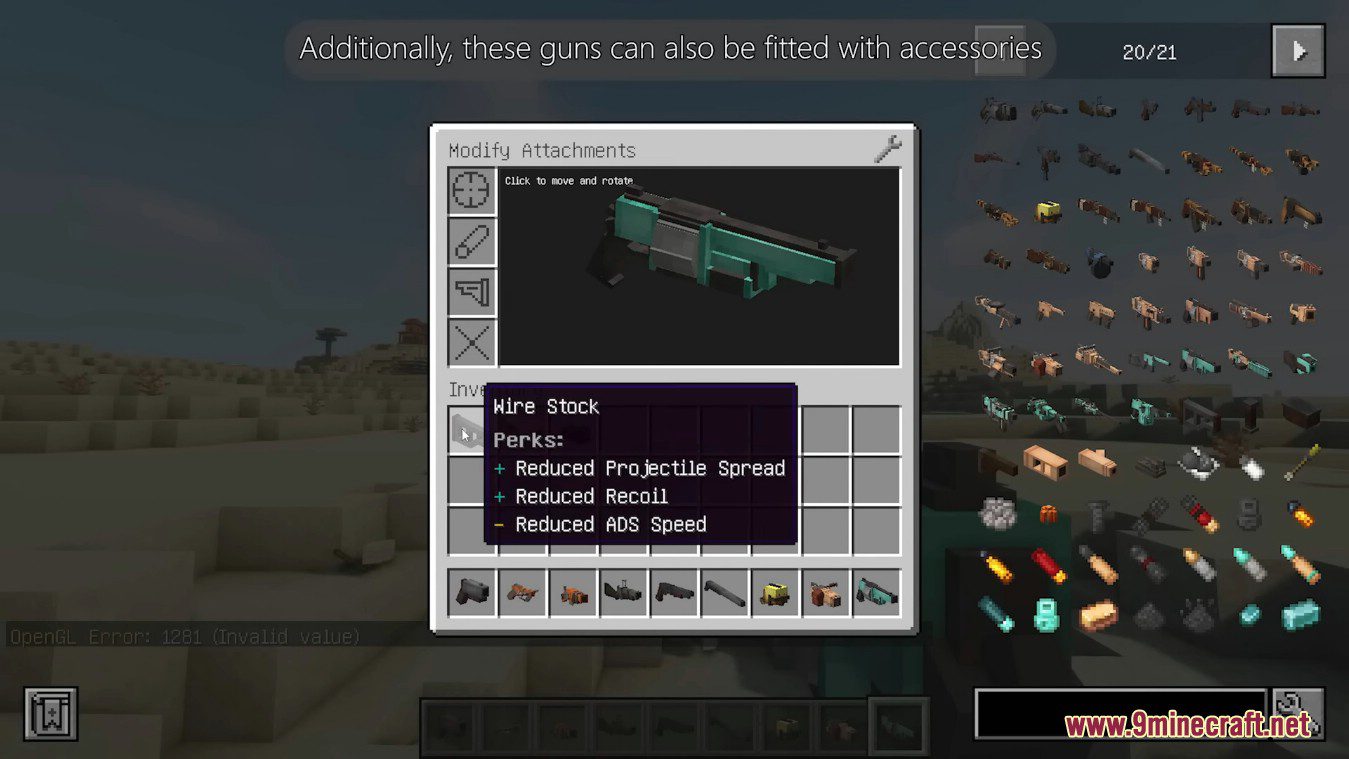Pick the yellow toaster-like attachment item
This screenshot has height=759, width=1349.
[775, 591]
